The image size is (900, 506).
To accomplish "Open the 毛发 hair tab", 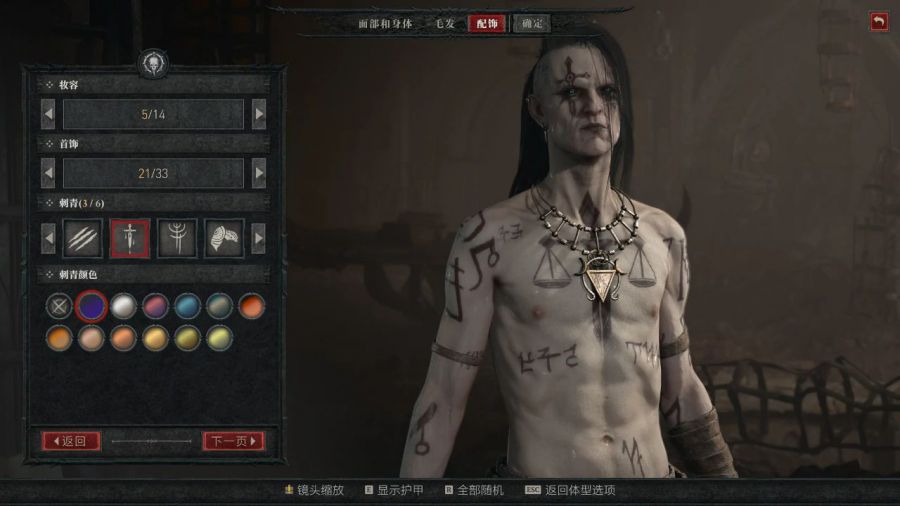I will point(444,23).
